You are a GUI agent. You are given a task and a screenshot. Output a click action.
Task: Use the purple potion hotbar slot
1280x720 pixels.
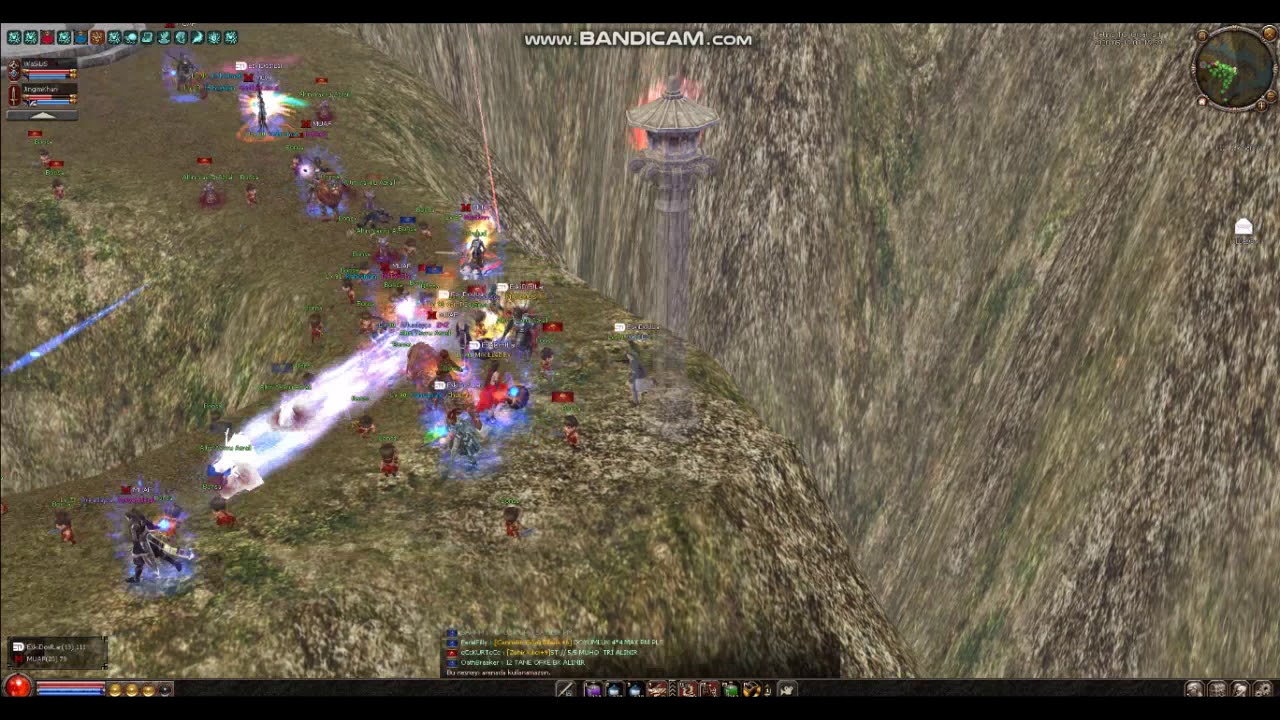pyautogui.click(x=593, y=689)
